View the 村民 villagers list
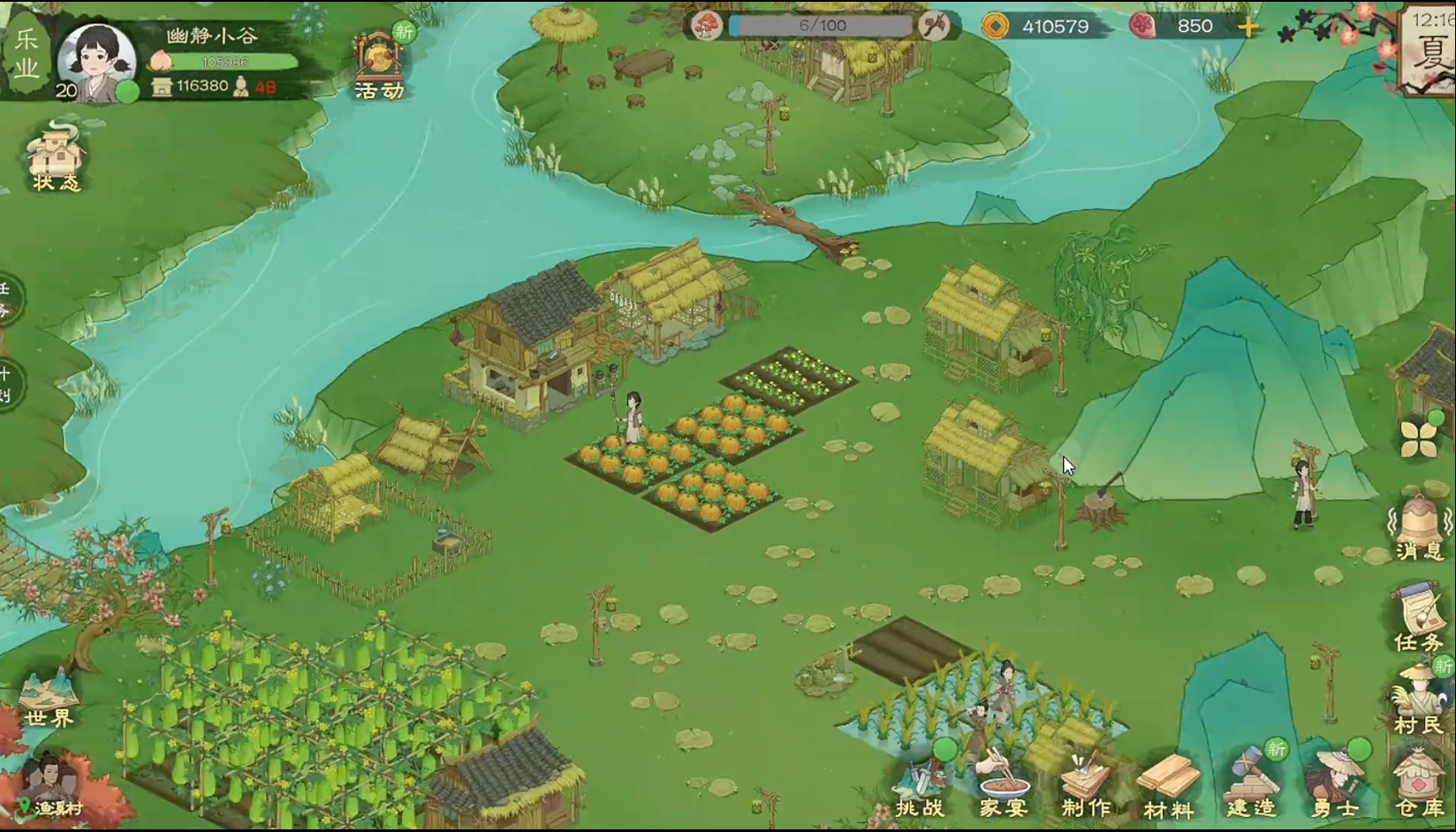Image resolution: width=1456 pixels, height=832 pixels. click(1418, 702)
